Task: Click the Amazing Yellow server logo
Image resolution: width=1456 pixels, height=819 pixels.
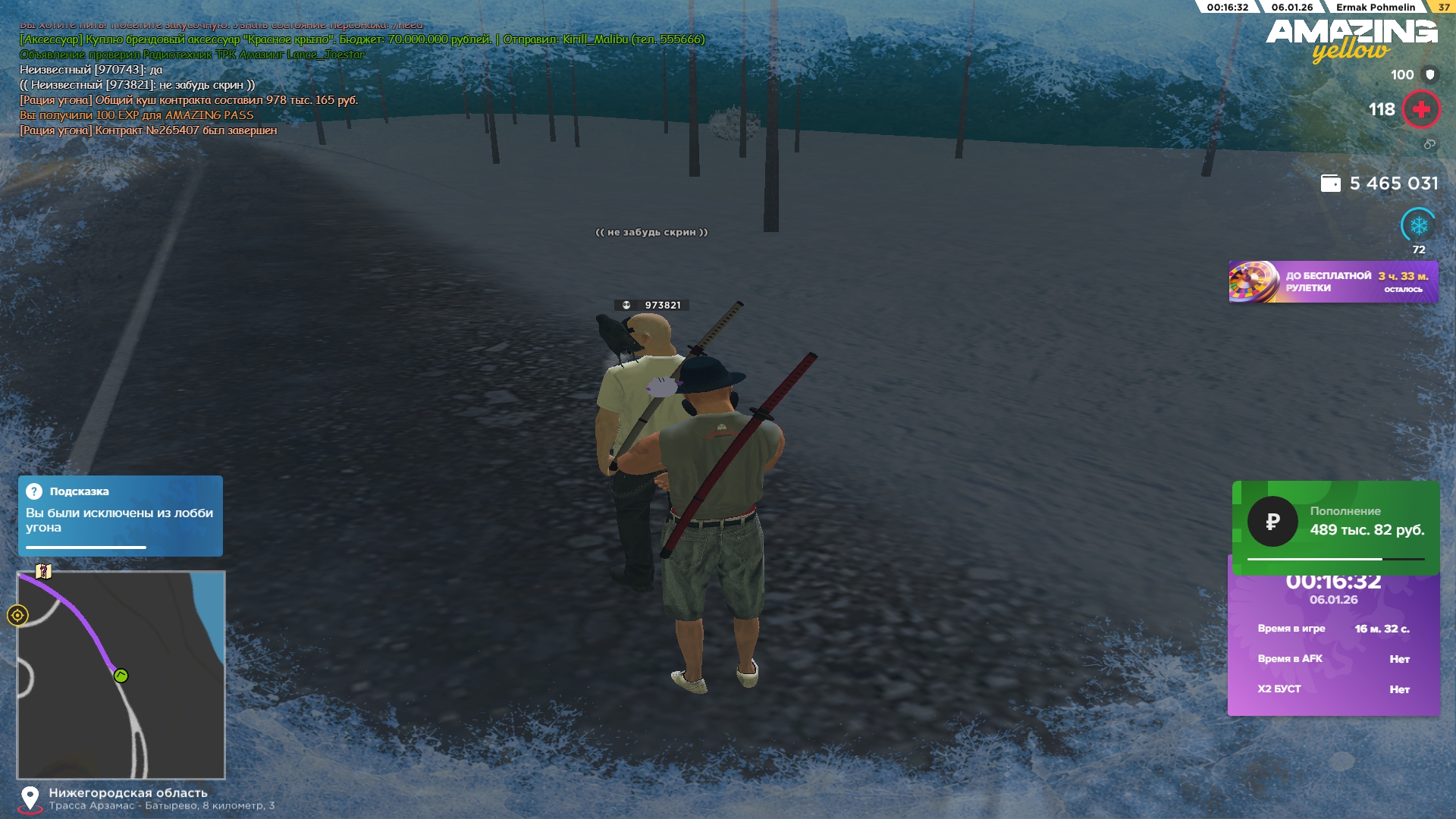Action: [x=1351, y=39]
